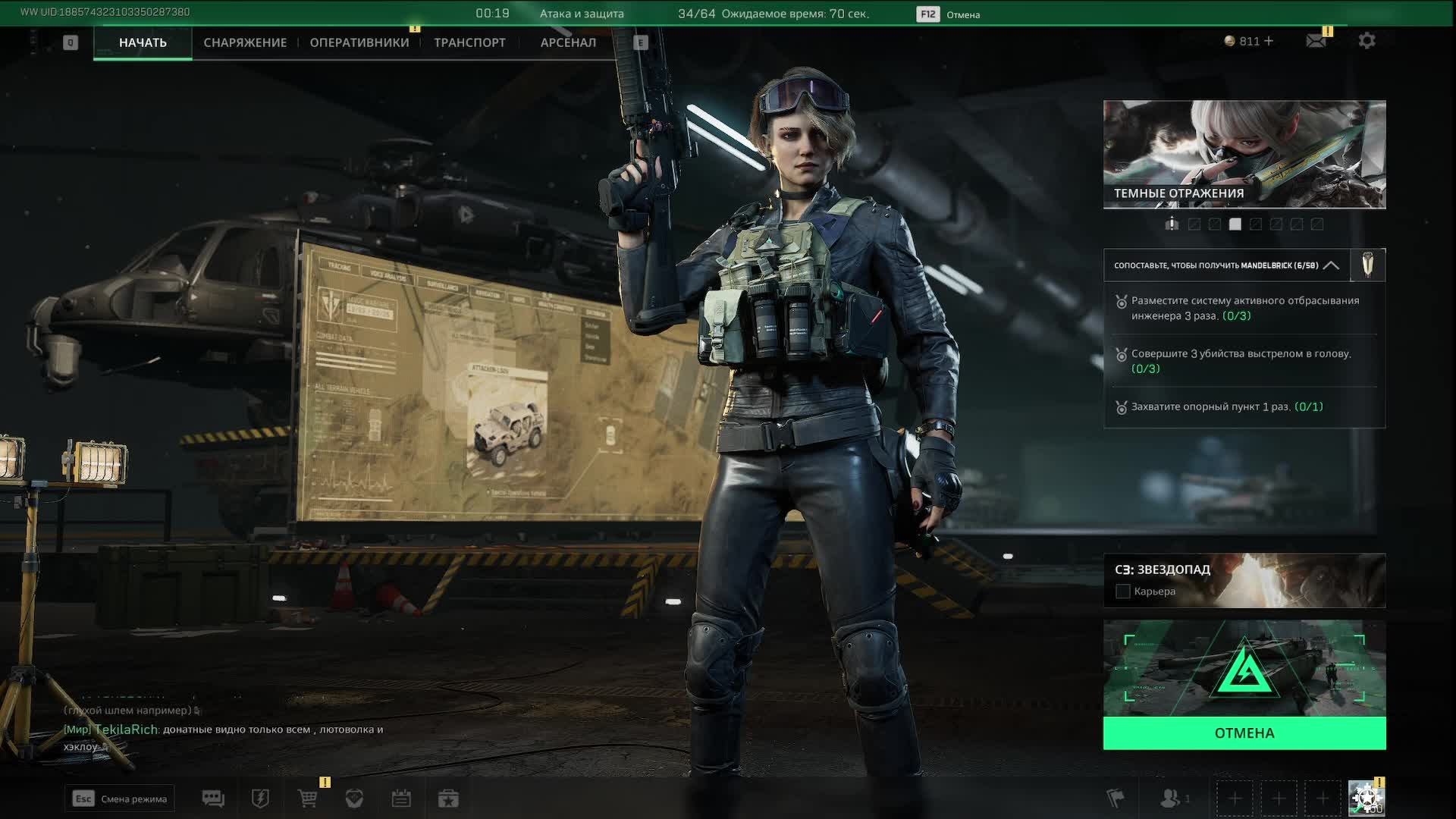This screenshot has height=819, width=1456.
Task: Open the settings gear icon
Action: point(1367,41)
